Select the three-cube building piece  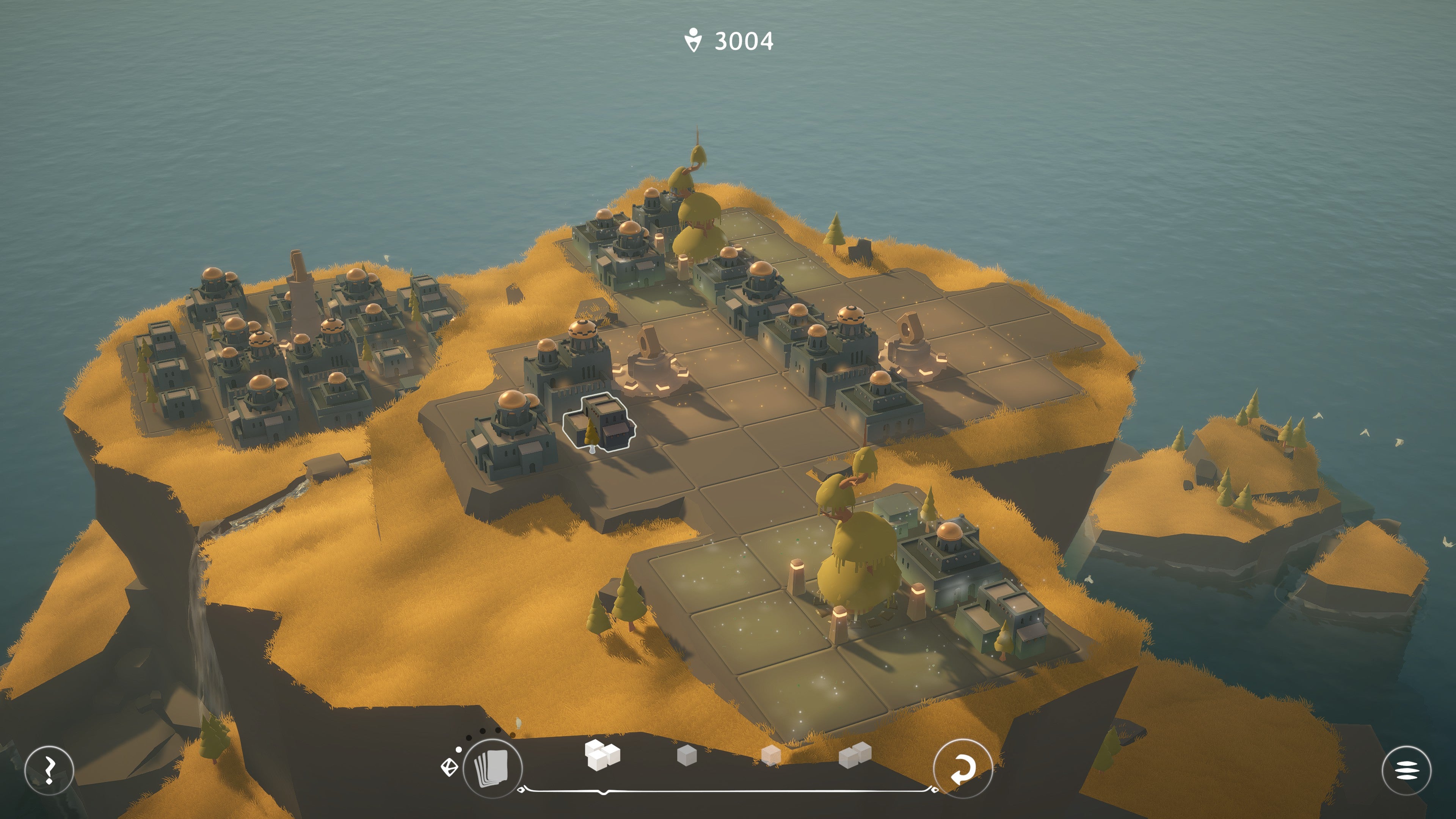(x=602, y=755)
